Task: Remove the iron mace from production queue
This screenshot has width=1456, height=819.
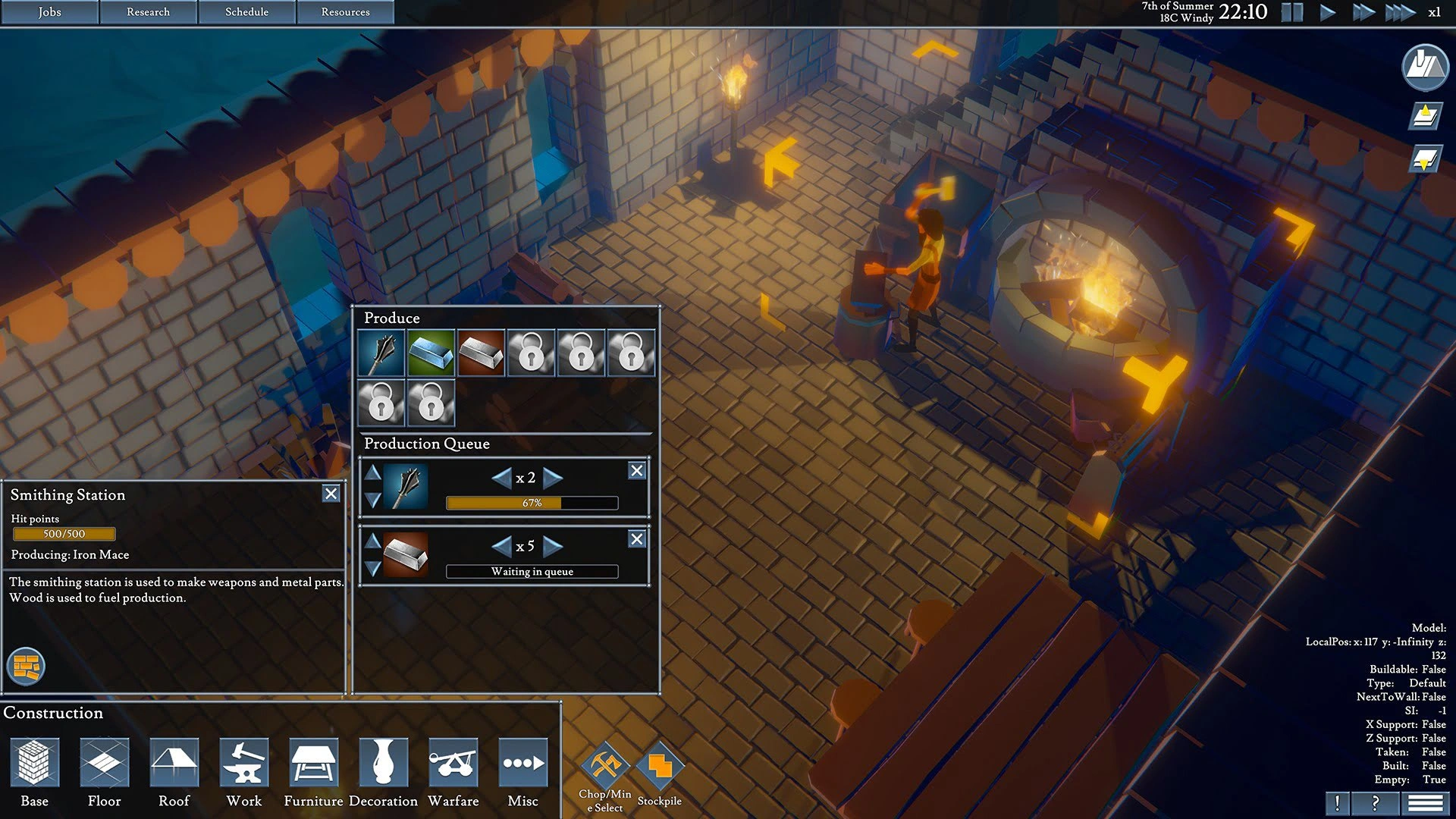Action: click(x=637, y=471)
